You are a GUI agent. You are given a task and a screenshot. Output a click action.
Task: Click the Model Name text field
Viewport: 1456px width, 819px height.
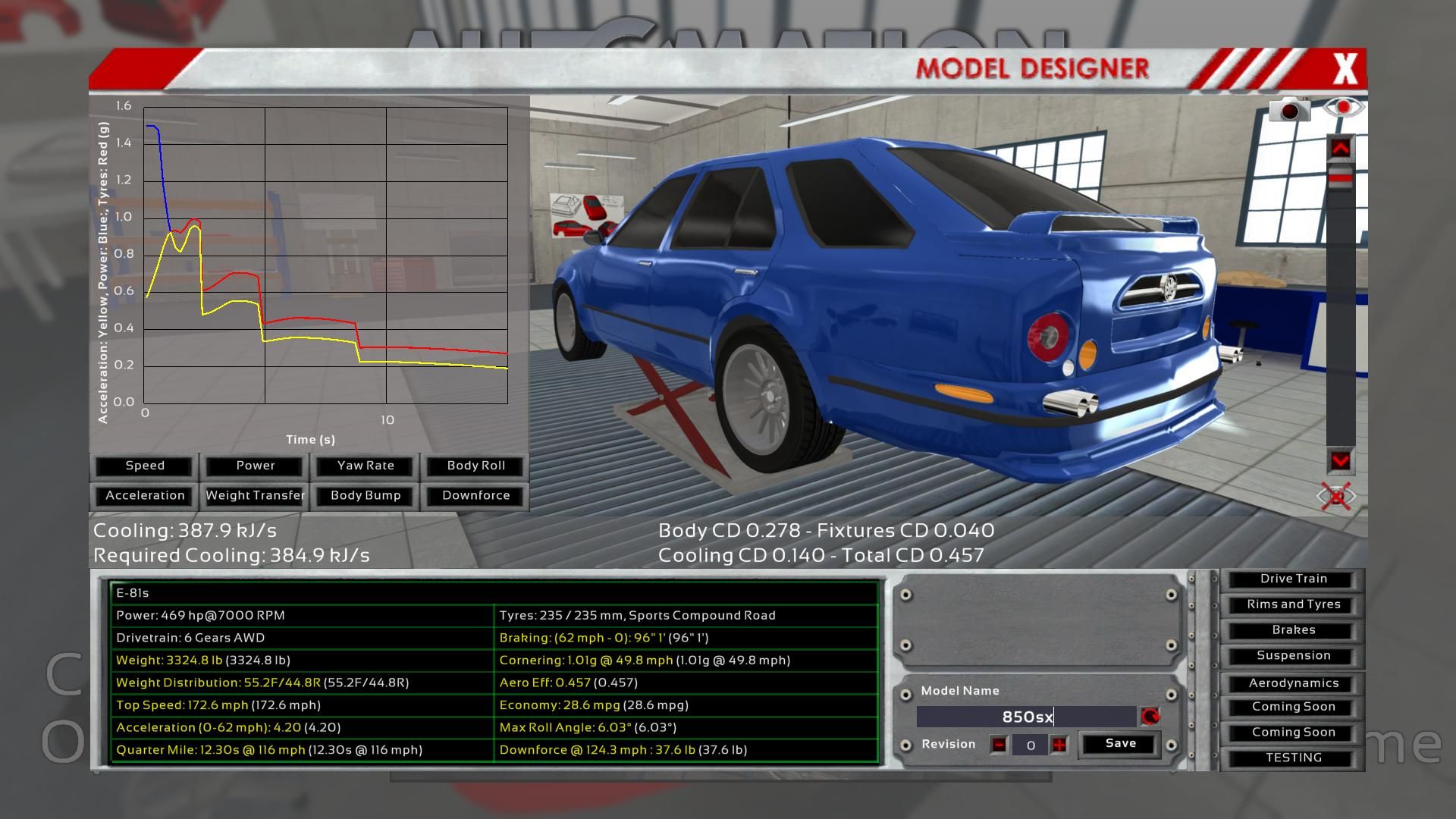[1027, 717]
